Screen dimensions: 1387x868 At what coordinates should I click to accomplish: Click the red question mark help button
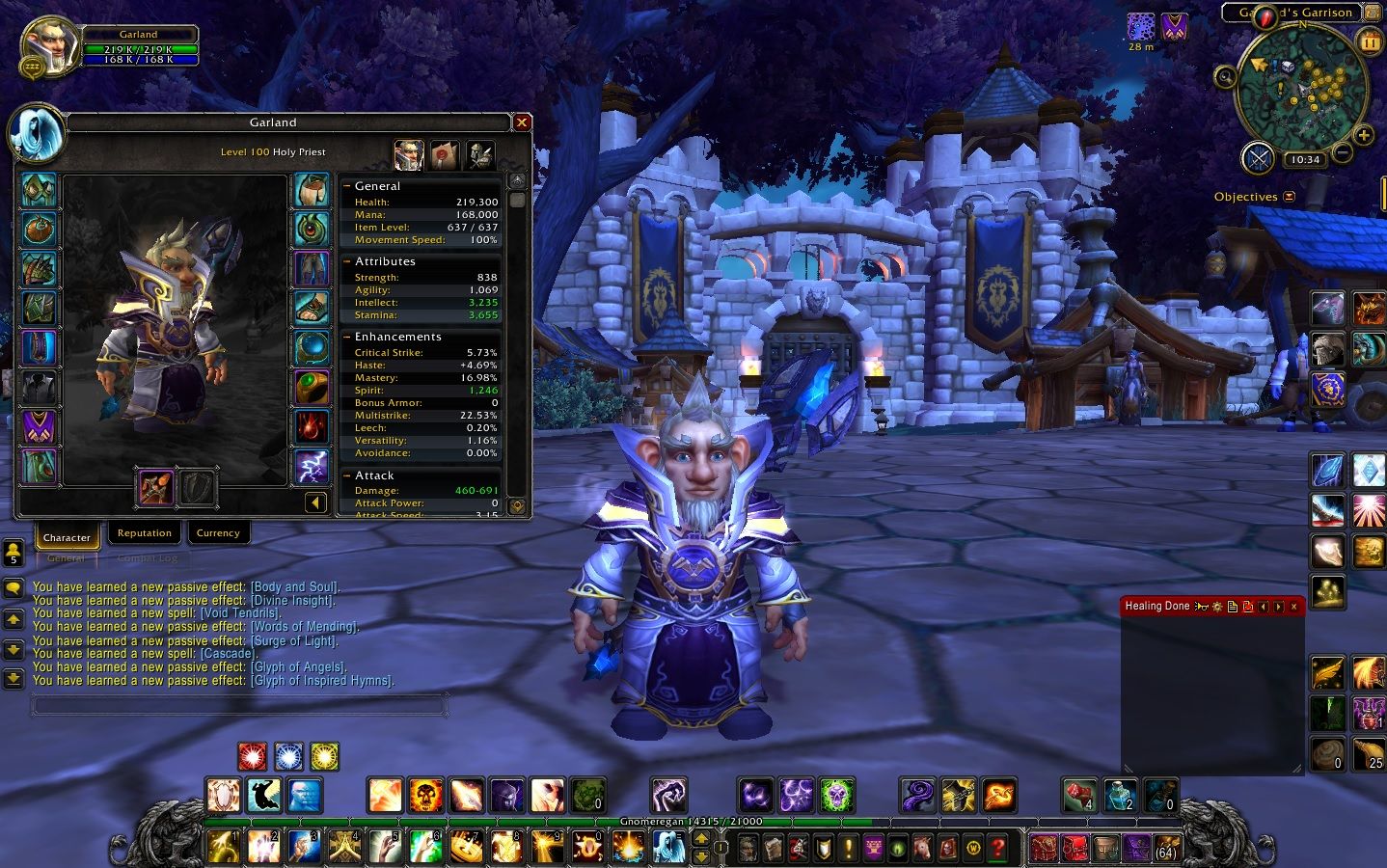[x=998, y=849]
